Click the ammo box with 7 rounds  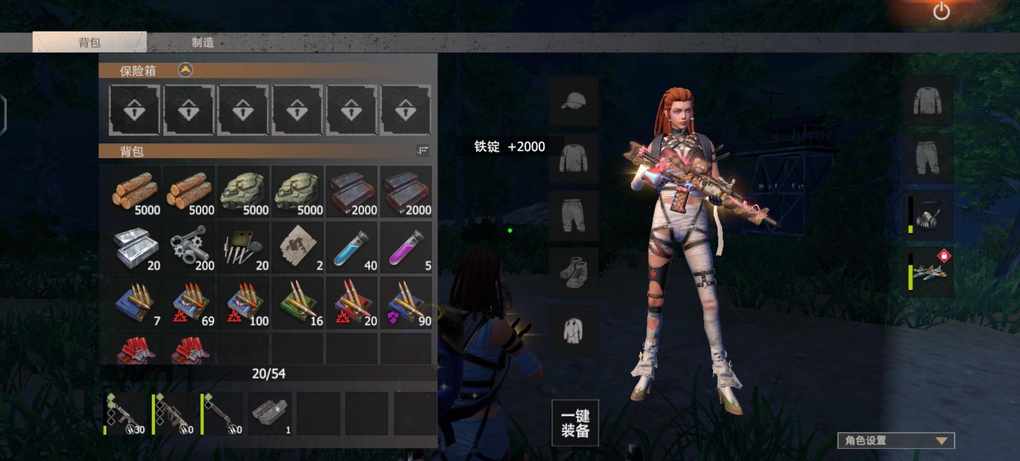(137, 302)
